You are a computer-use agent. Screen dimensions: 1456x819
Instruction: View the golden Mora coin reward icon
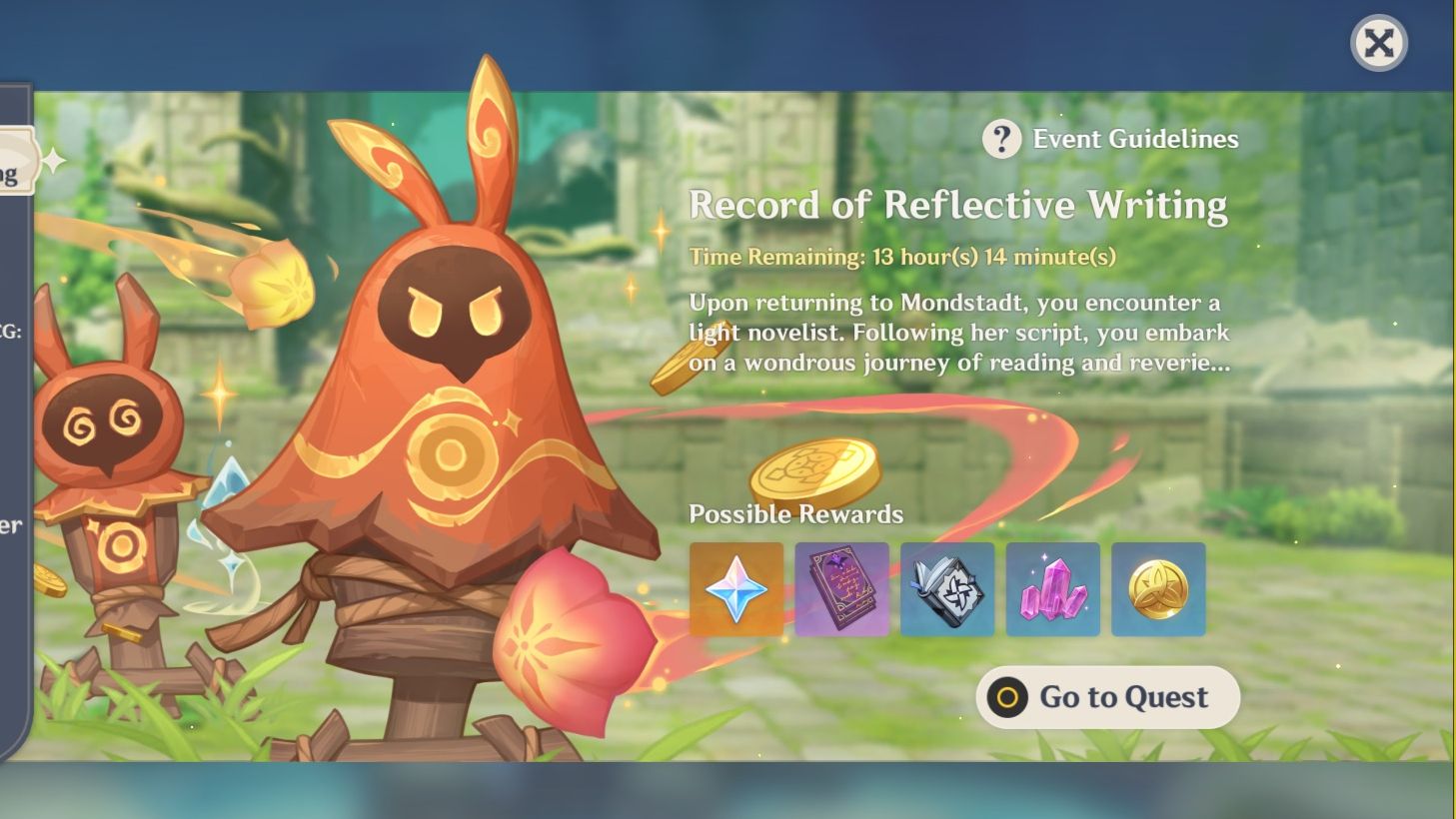pyautogui.click(x=1157, y=589)
